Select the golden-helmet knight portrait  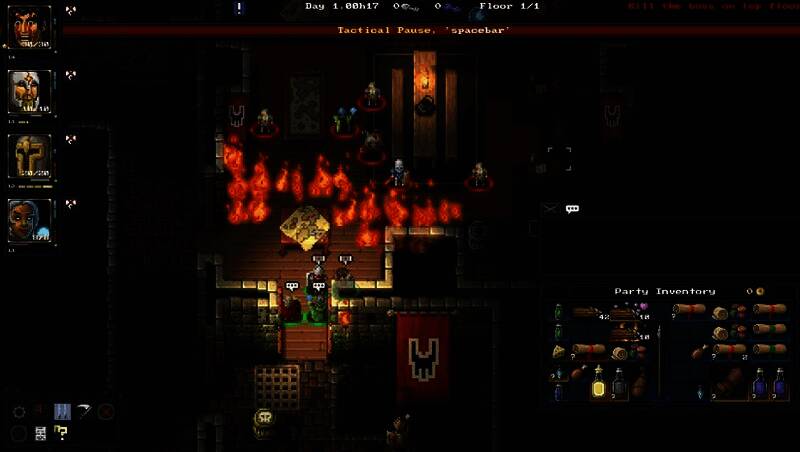click(30, 156)
